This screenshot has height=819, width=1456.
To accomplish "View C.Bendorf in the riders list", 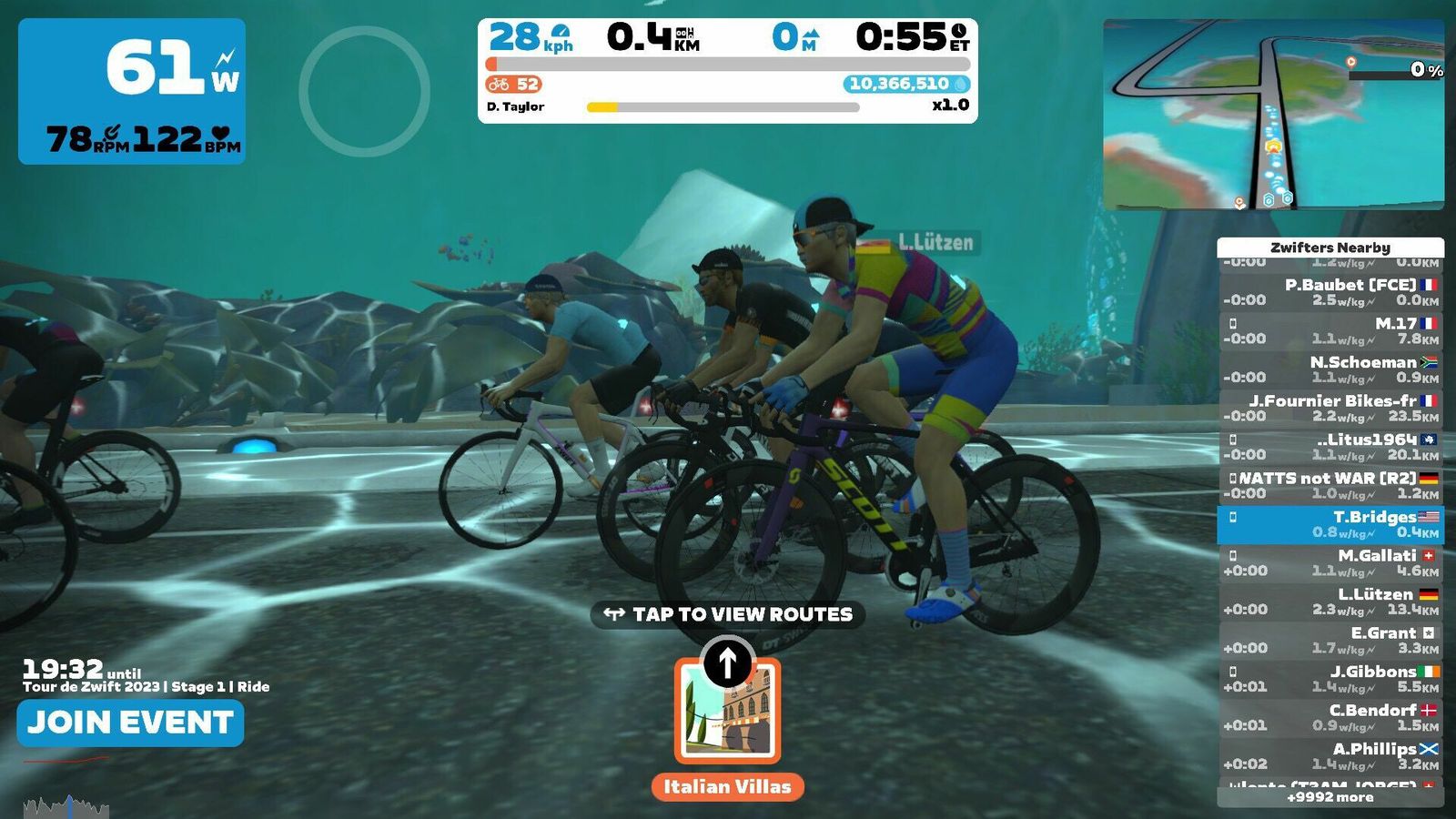I will pos(1330,718).
